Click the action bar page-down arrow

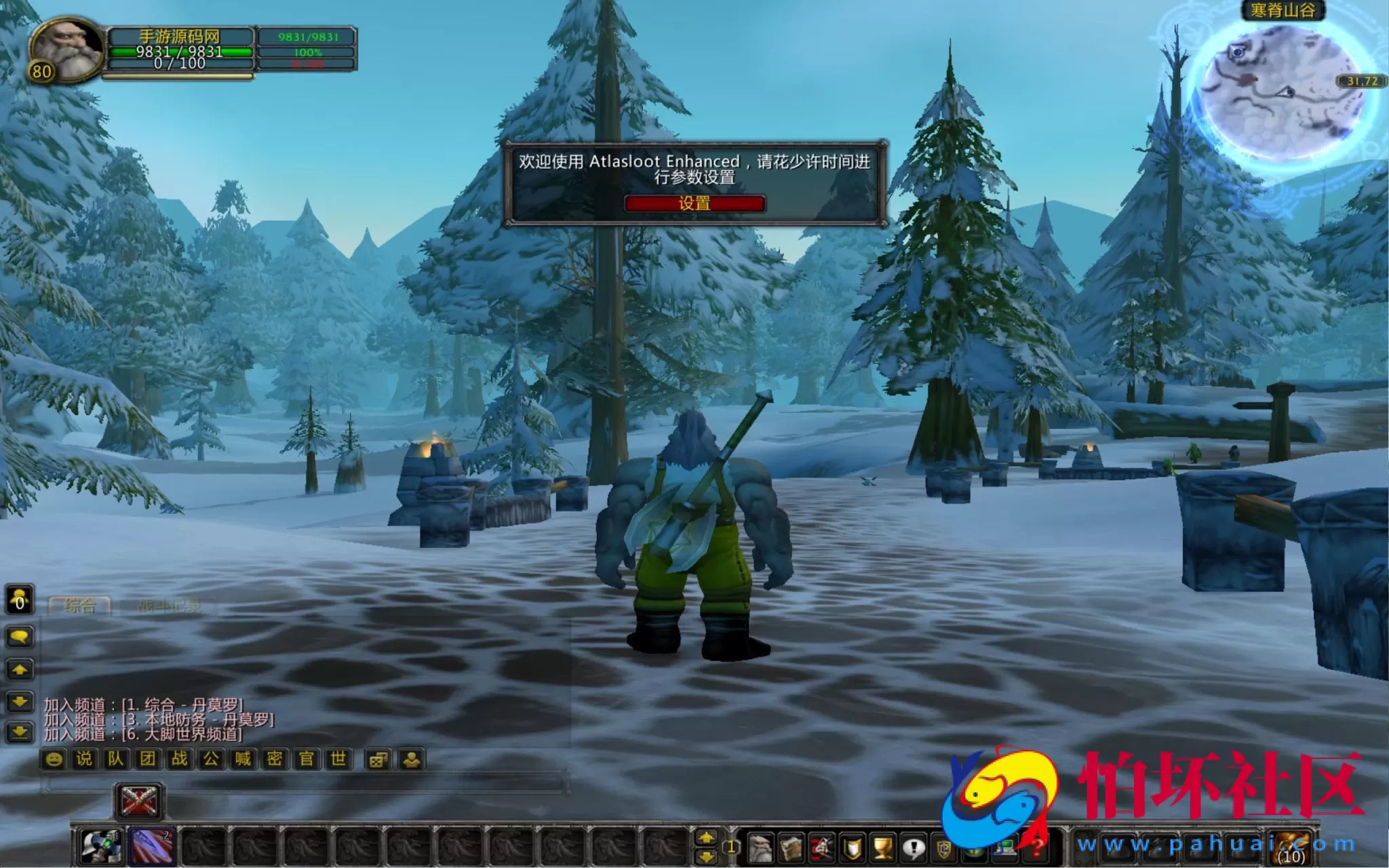pos(706,856)
